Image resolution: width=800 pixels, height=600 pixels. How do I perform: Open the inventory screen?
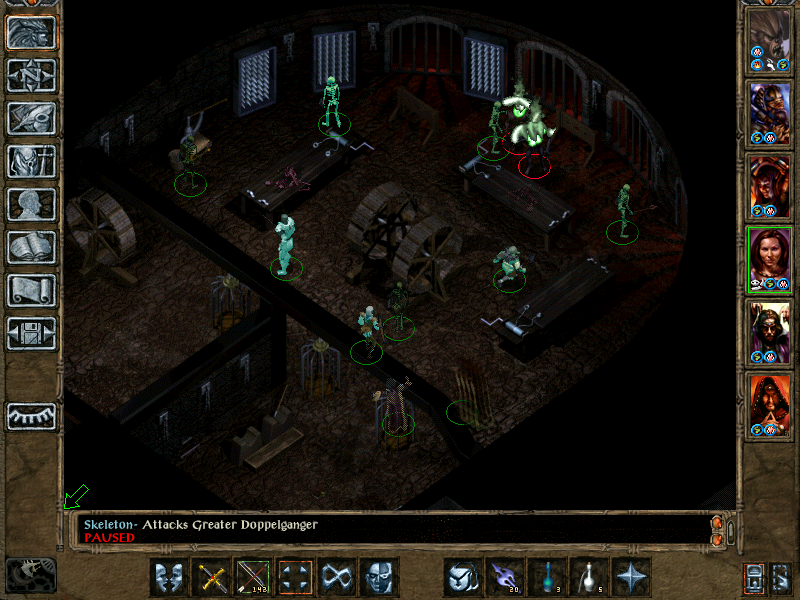pyautogui.click(x=32, y=161)
